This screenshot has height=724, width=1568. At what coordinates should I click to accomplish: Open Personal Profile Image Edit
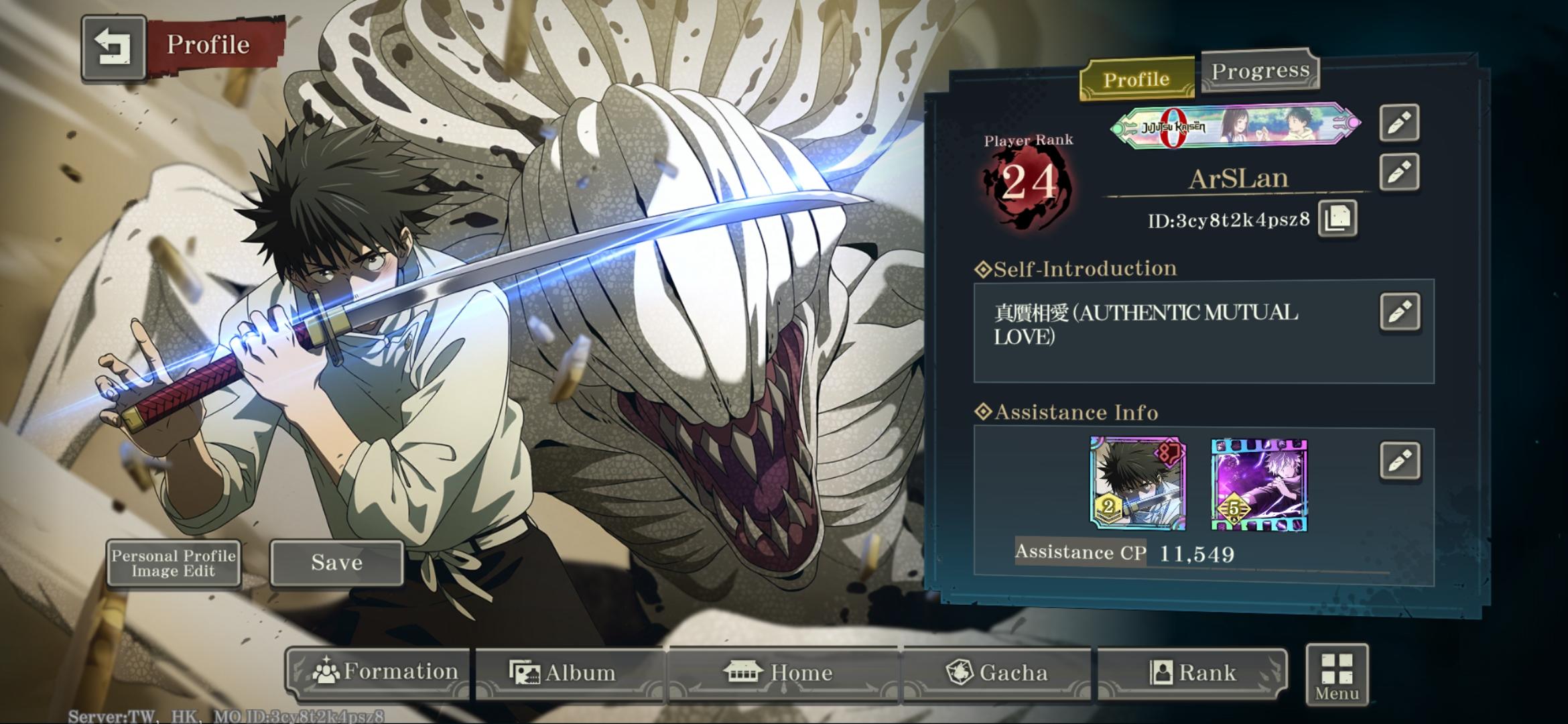174,563
